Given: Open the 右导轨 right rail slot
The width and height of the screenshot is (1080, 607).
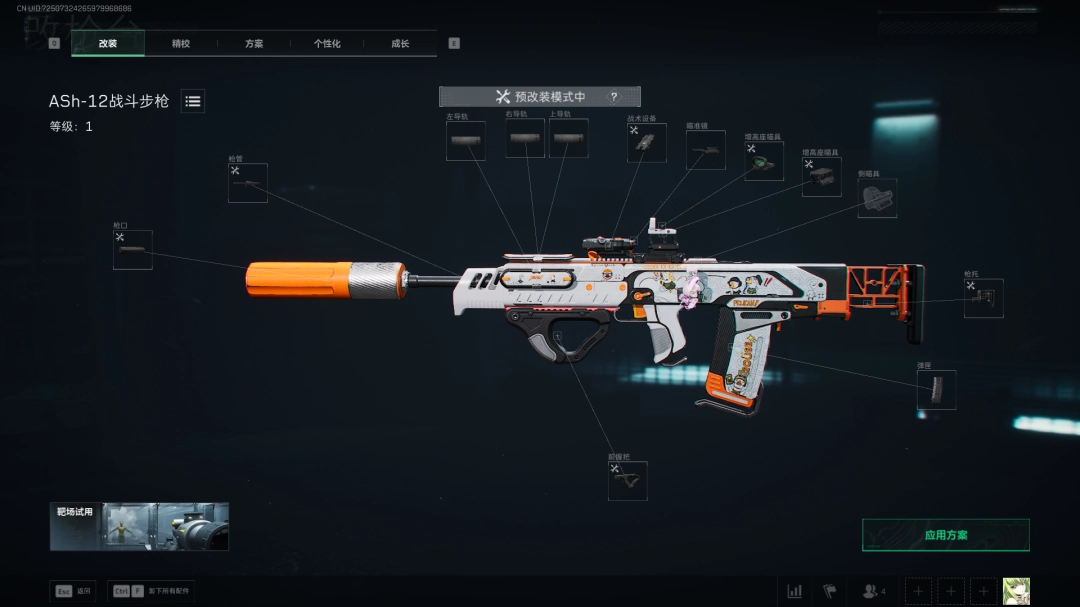Looking at the screenshot, I should tap(525, 139).
